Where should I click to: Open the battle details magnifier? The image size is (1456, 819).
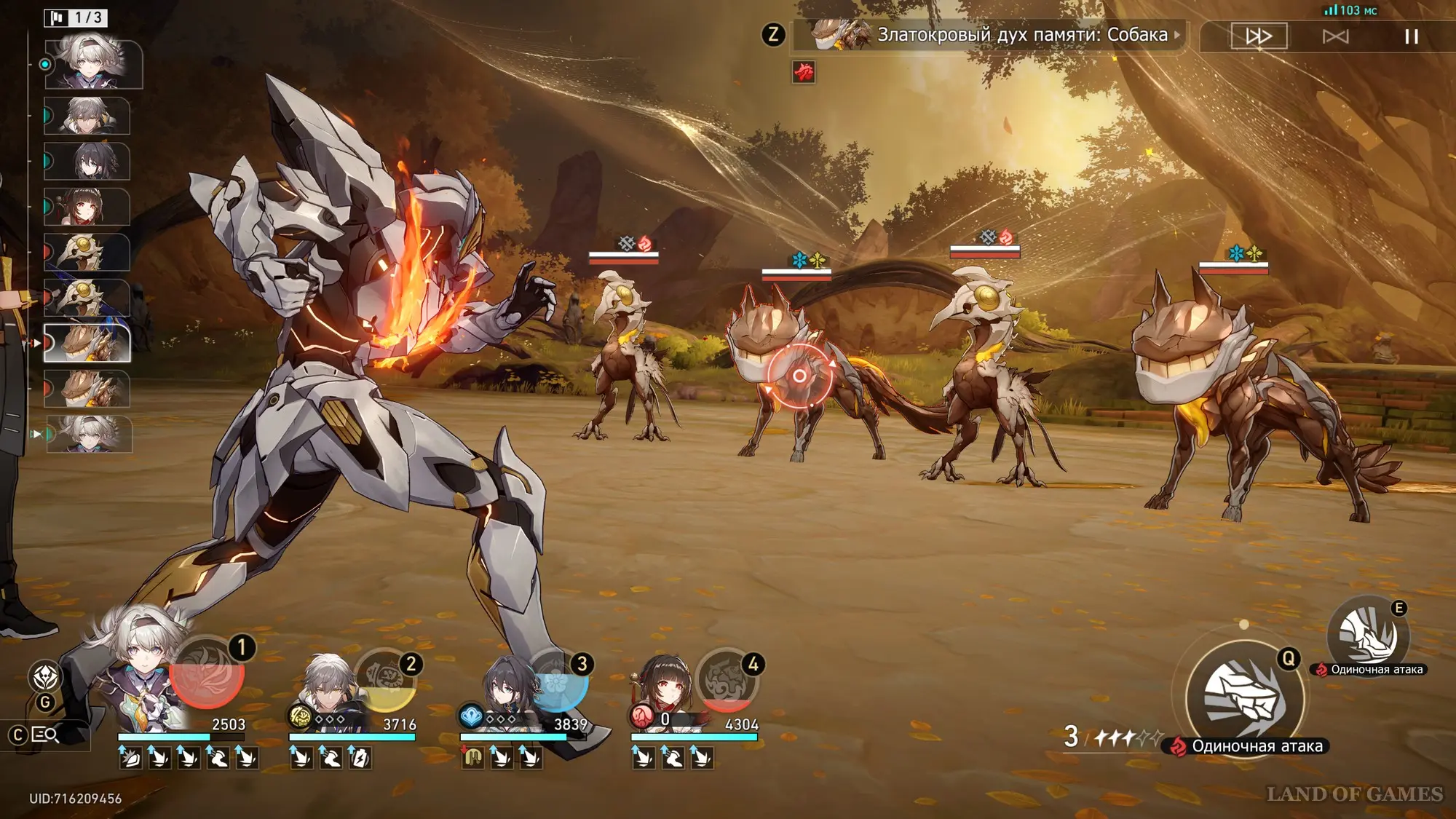(45, 735)
